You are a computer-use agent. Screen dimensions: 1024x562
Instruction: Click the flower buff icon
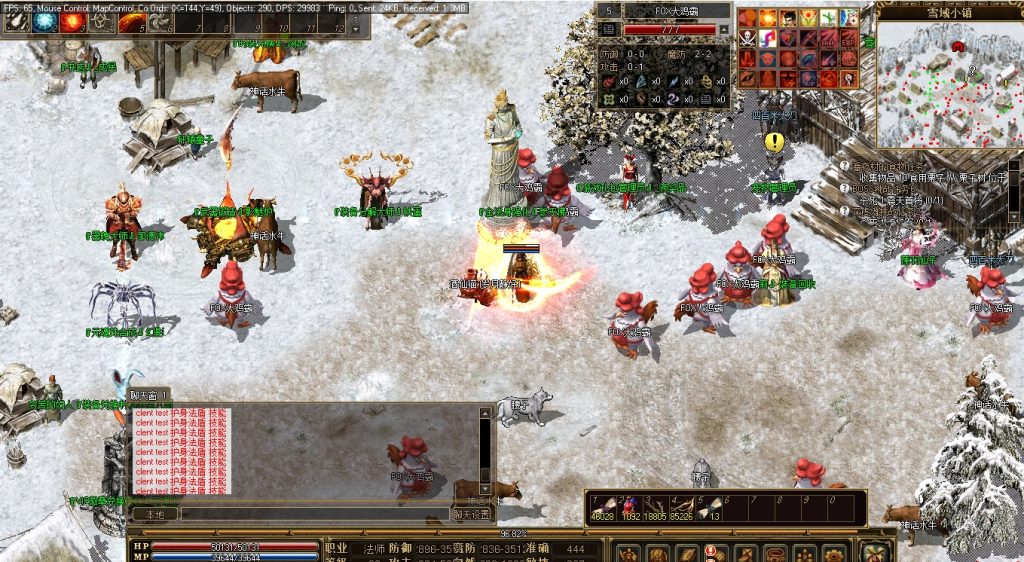coord(808,17)
